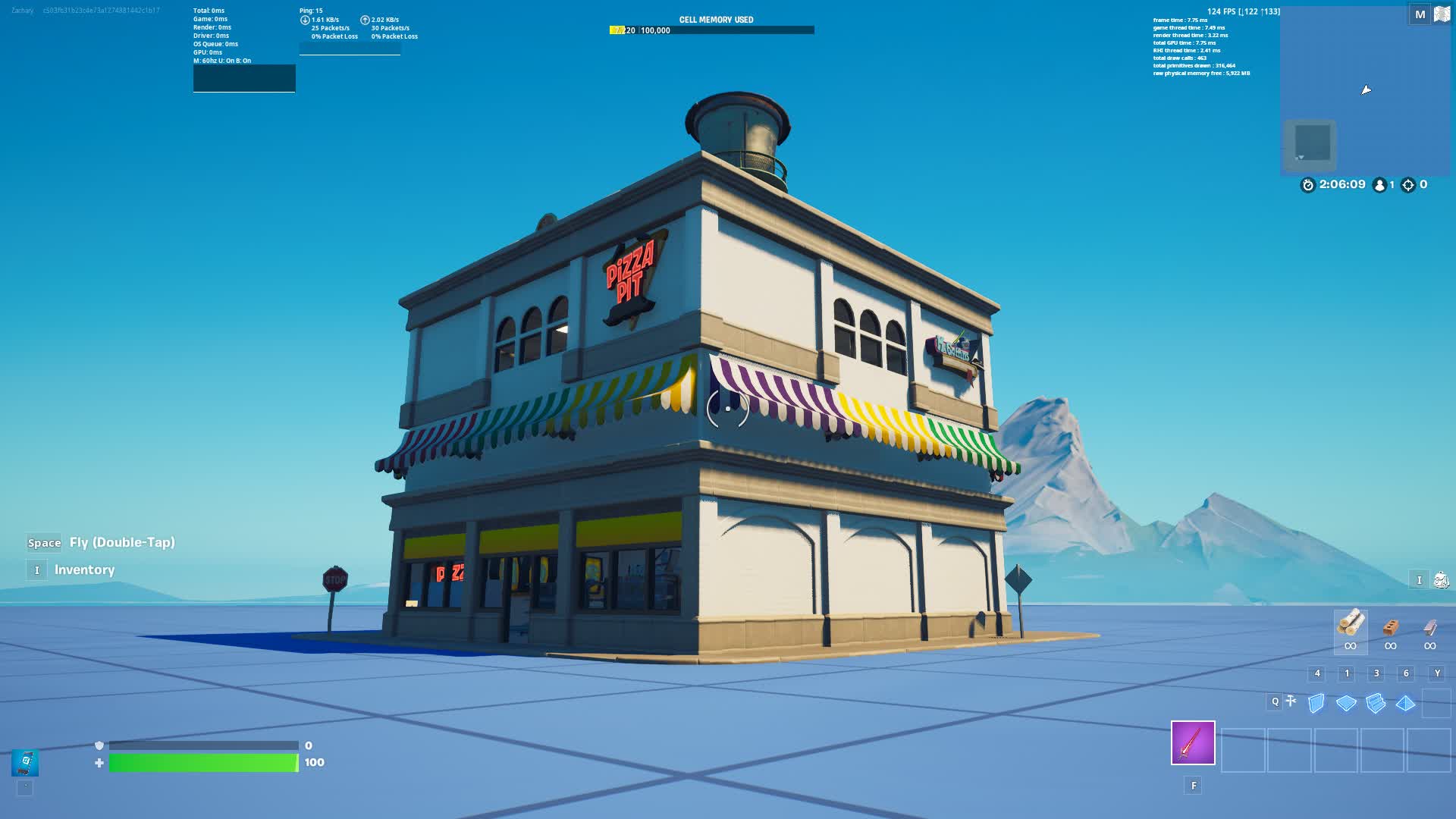Open the Inventory using the I prompt

(x=36, y=570)
